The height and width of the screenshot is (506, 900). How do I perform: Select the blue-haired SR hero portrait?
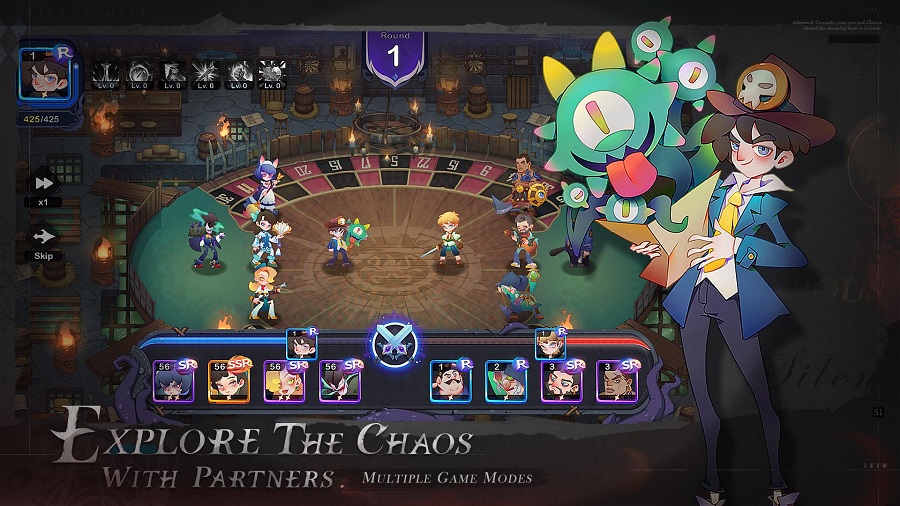(173, 381)
